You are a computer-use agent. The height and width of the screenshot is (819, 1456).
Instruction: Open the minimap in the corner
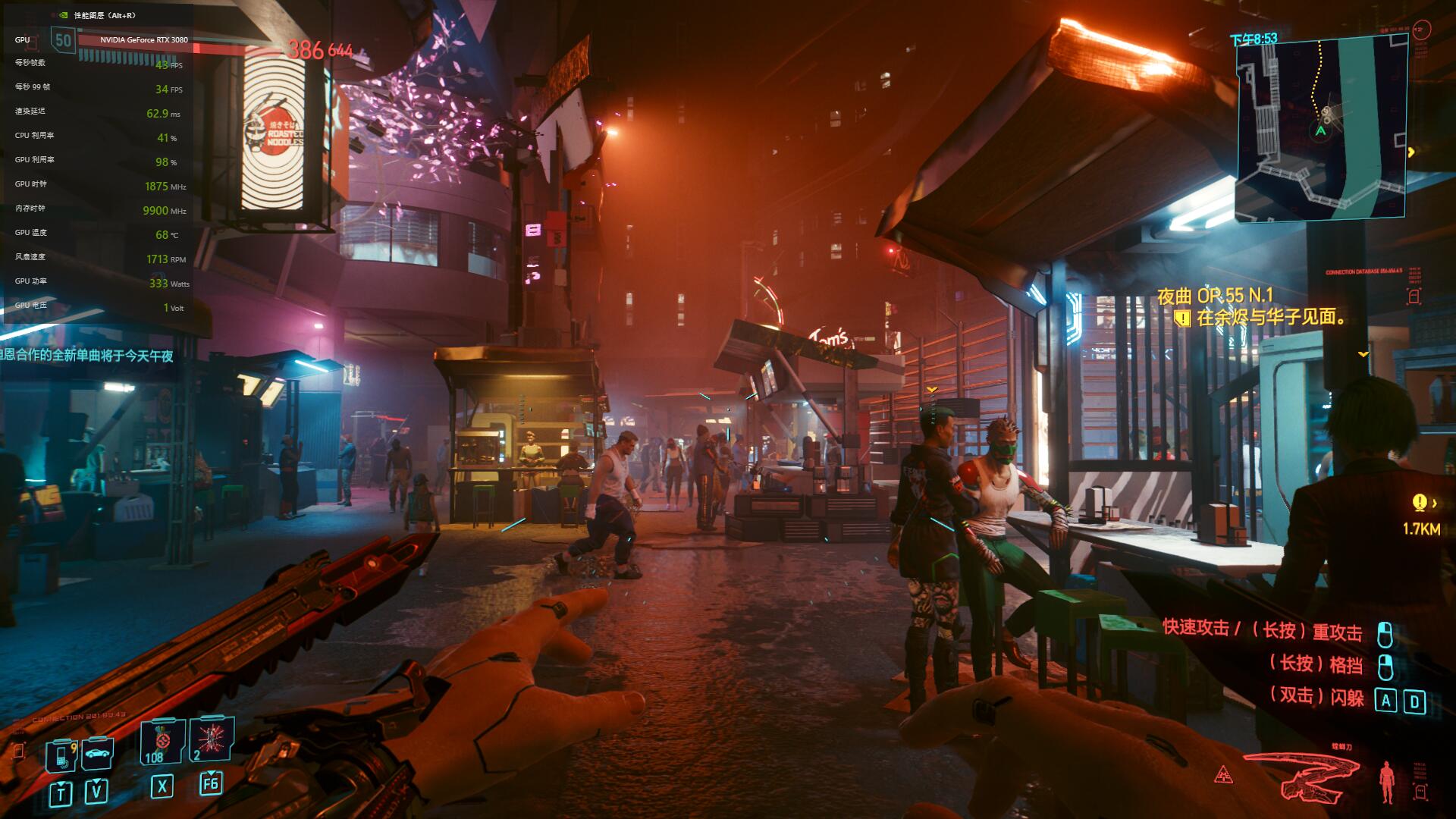[1321, 128]
